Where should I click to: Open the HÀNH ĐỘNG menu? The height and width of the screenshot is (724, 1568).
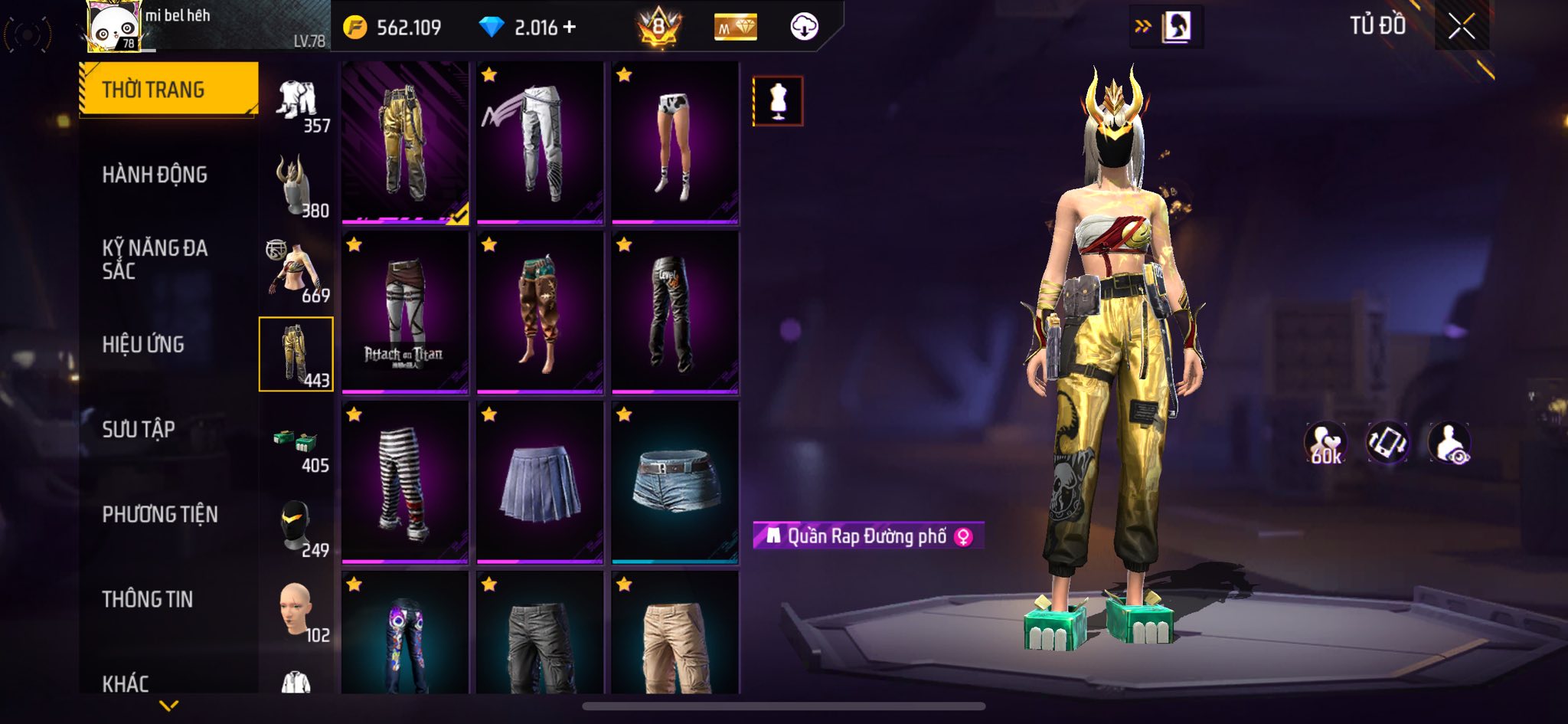(155, 175)
